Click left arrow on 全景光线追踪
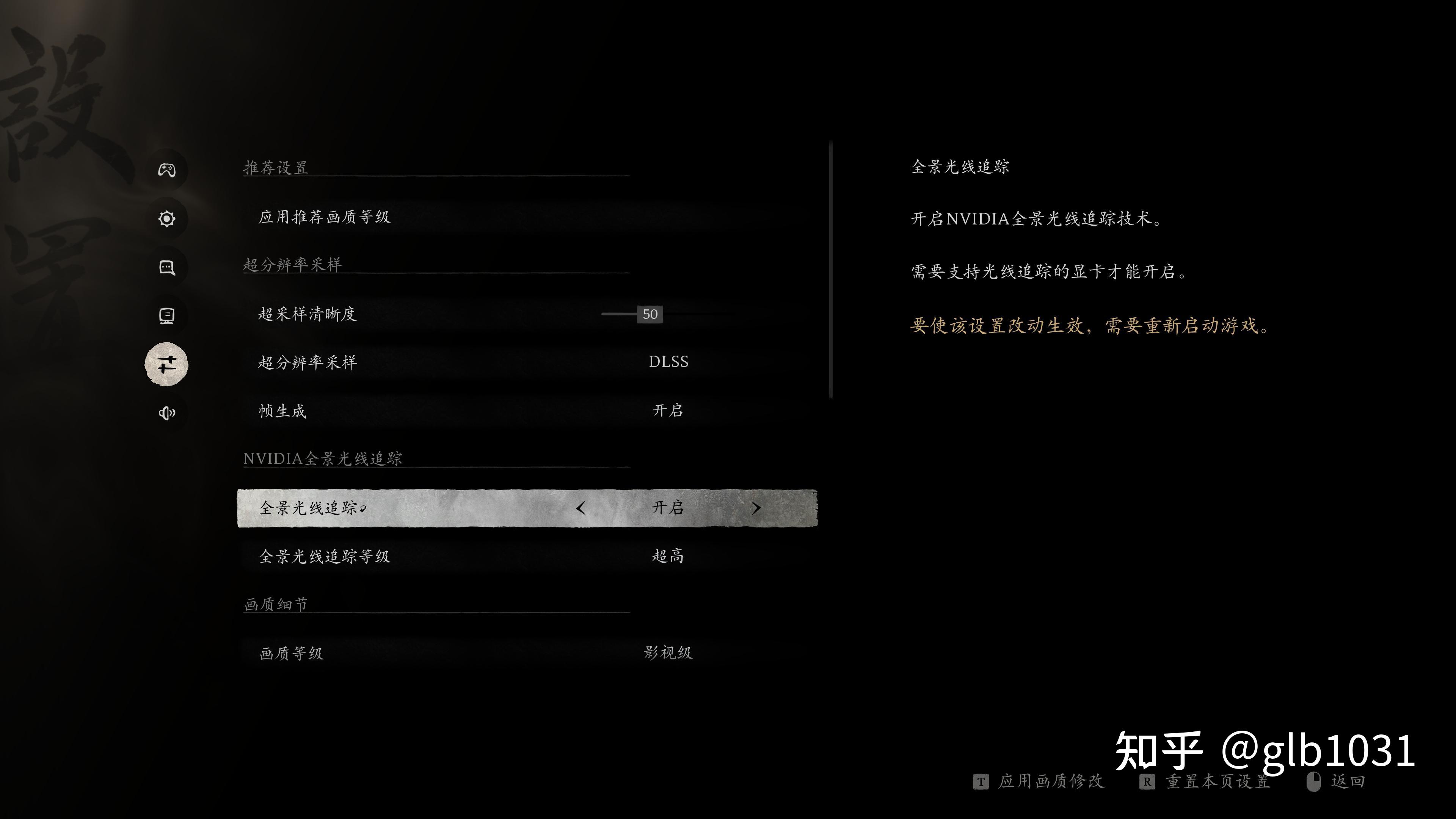 [581, 508]
